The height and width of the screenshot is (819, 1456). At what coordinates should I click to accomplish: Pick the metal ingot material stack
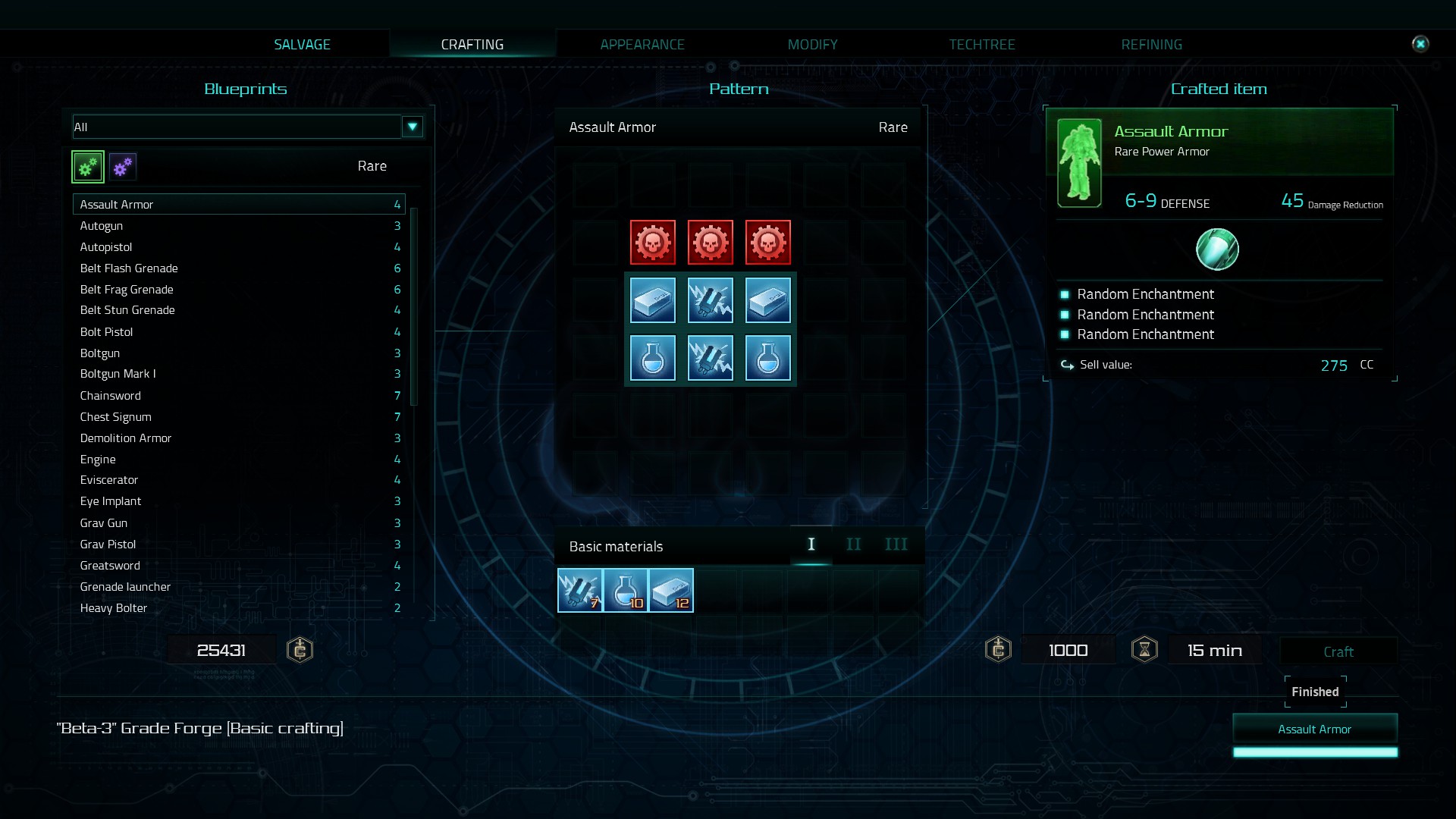(x=671, y=591)
